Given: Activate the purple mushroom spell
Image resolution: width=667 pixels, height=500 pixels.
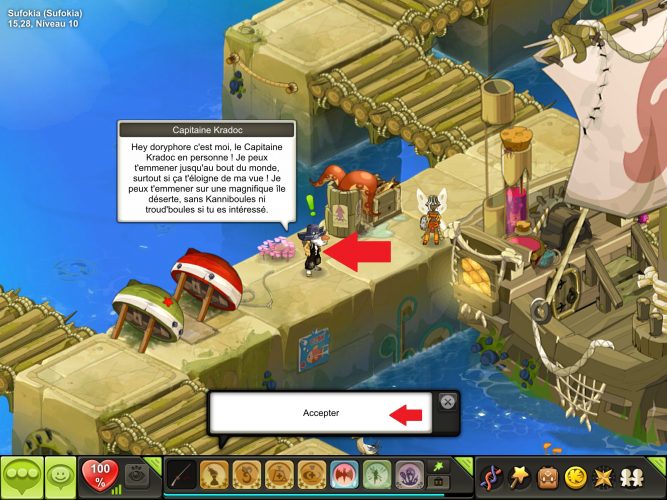Looking at the screenshot, I should [407, 473].
